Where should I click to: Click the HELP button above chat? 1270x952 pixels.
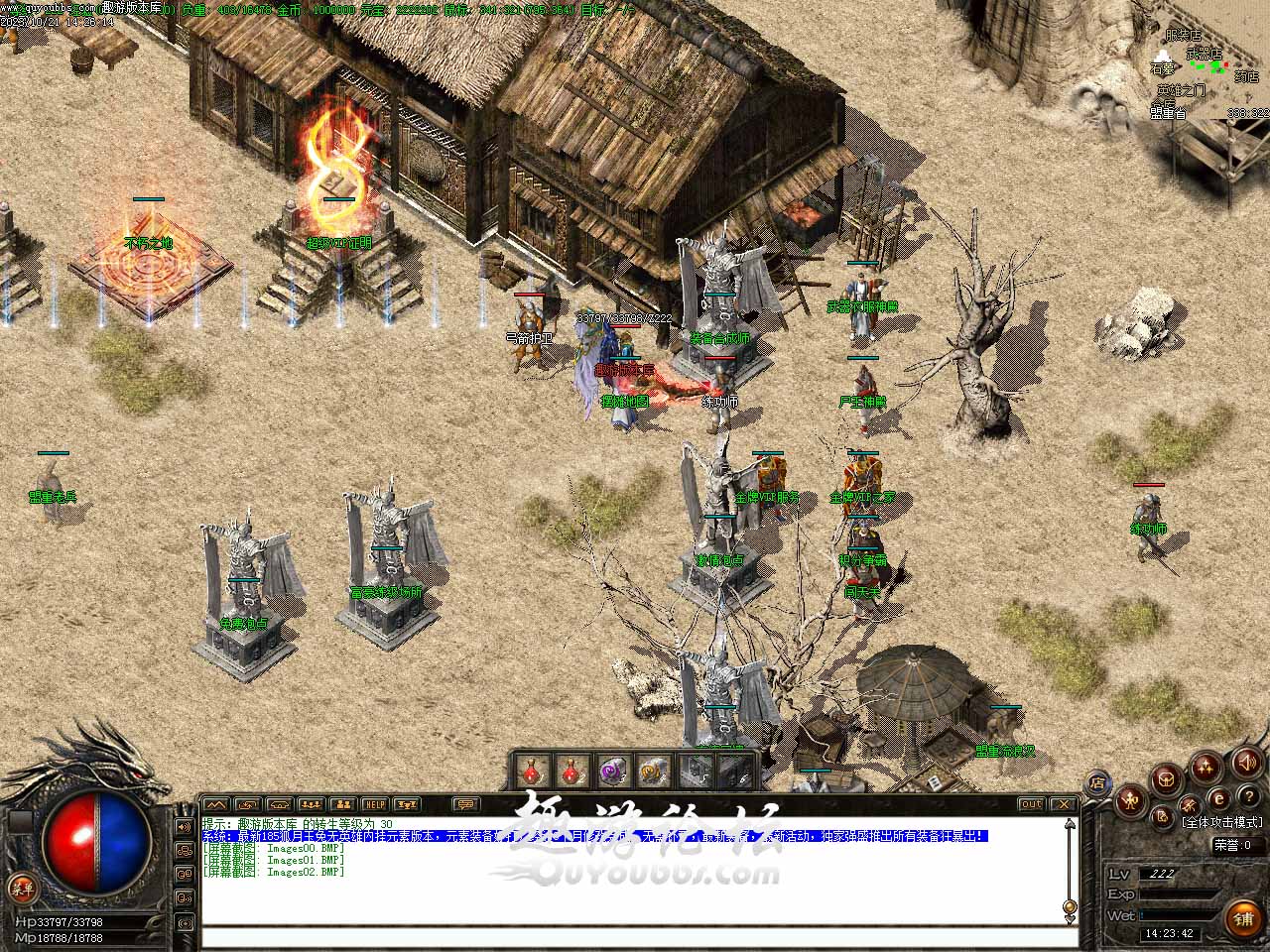pyautogui.click(x=374, y=804)
